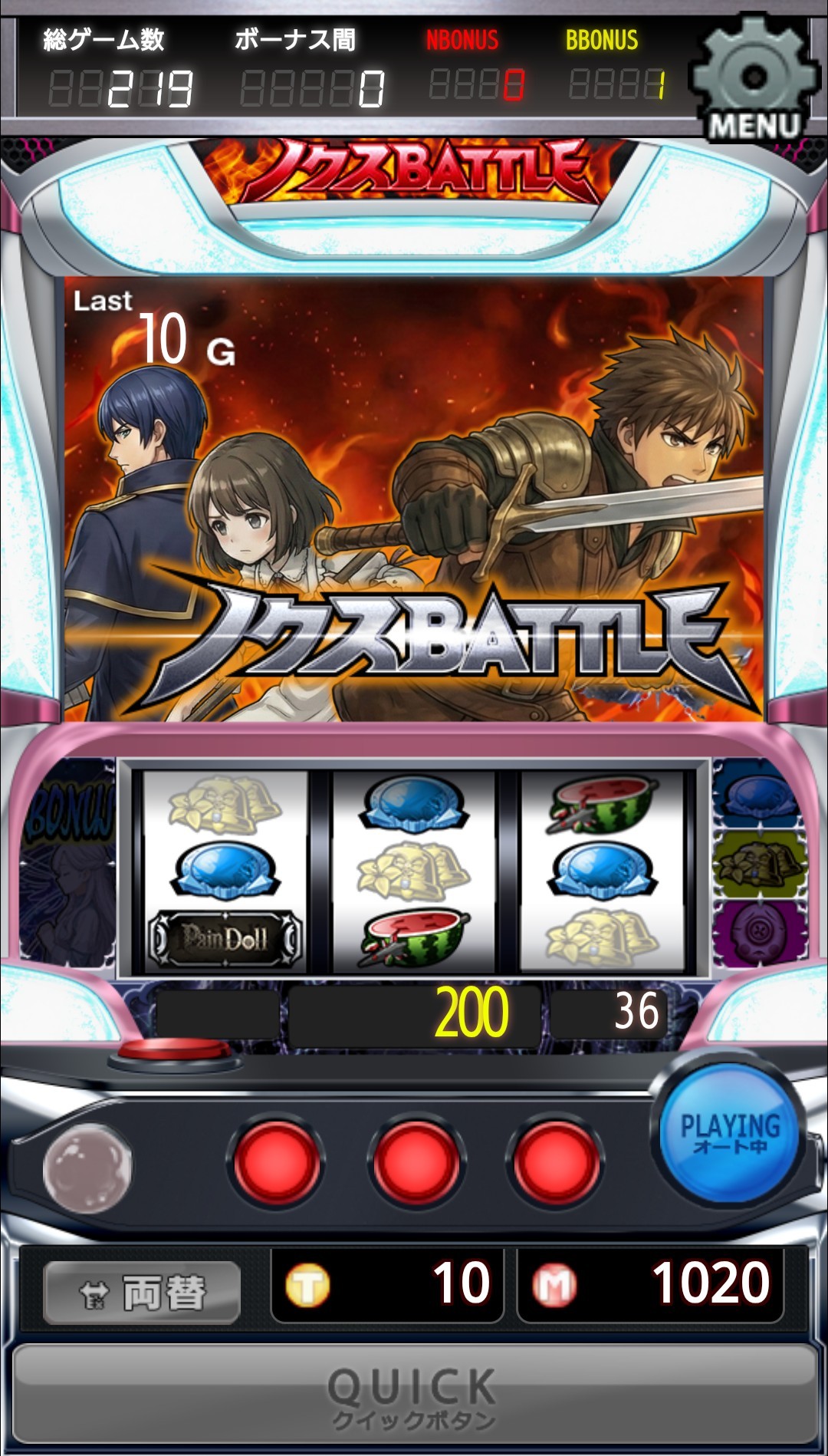Hit the small red bet button
Screen dimensions: 828x1456
(173, 1049)
